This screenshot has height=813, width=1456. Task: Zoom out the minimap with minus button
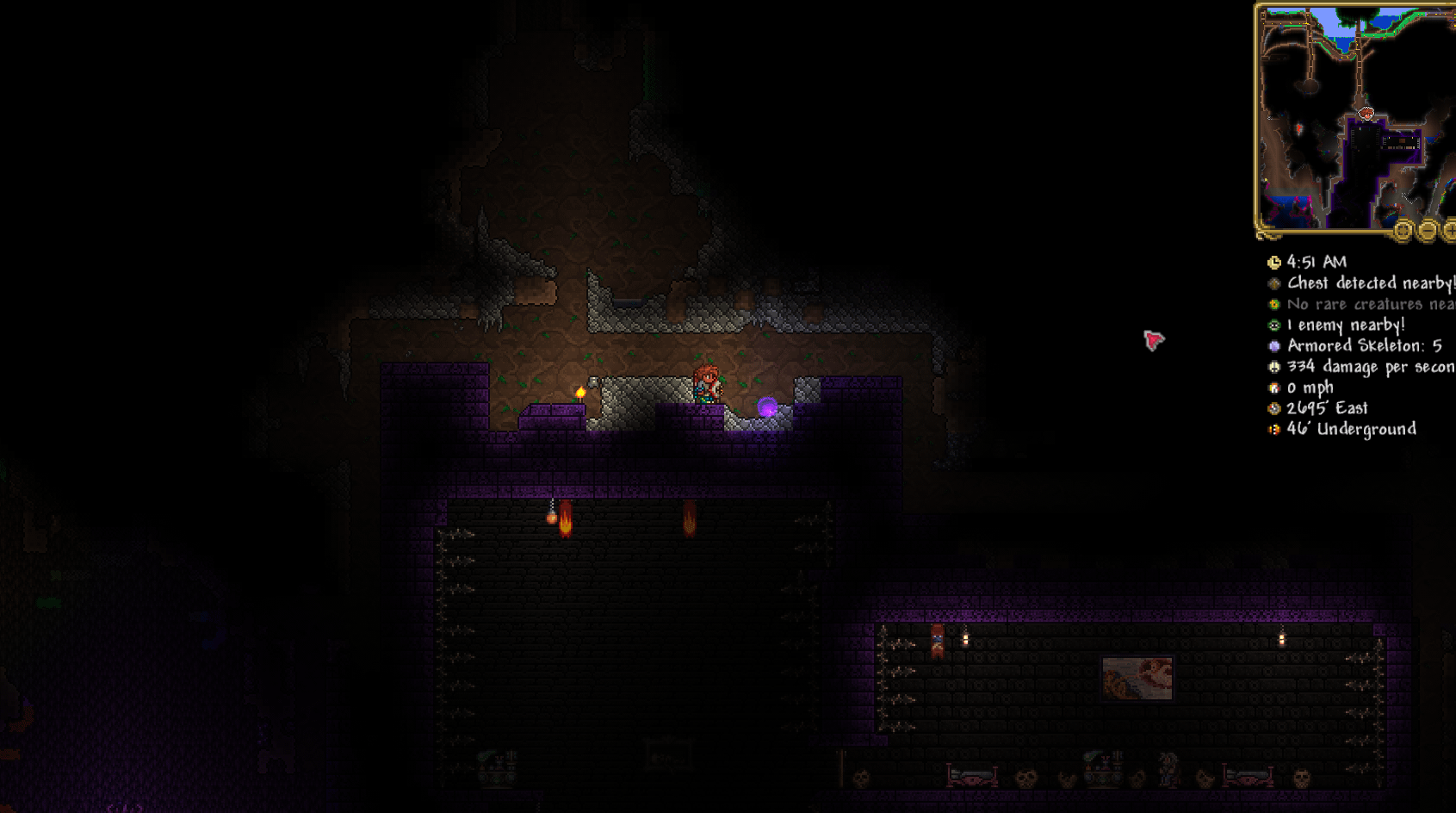(1428, 230)
